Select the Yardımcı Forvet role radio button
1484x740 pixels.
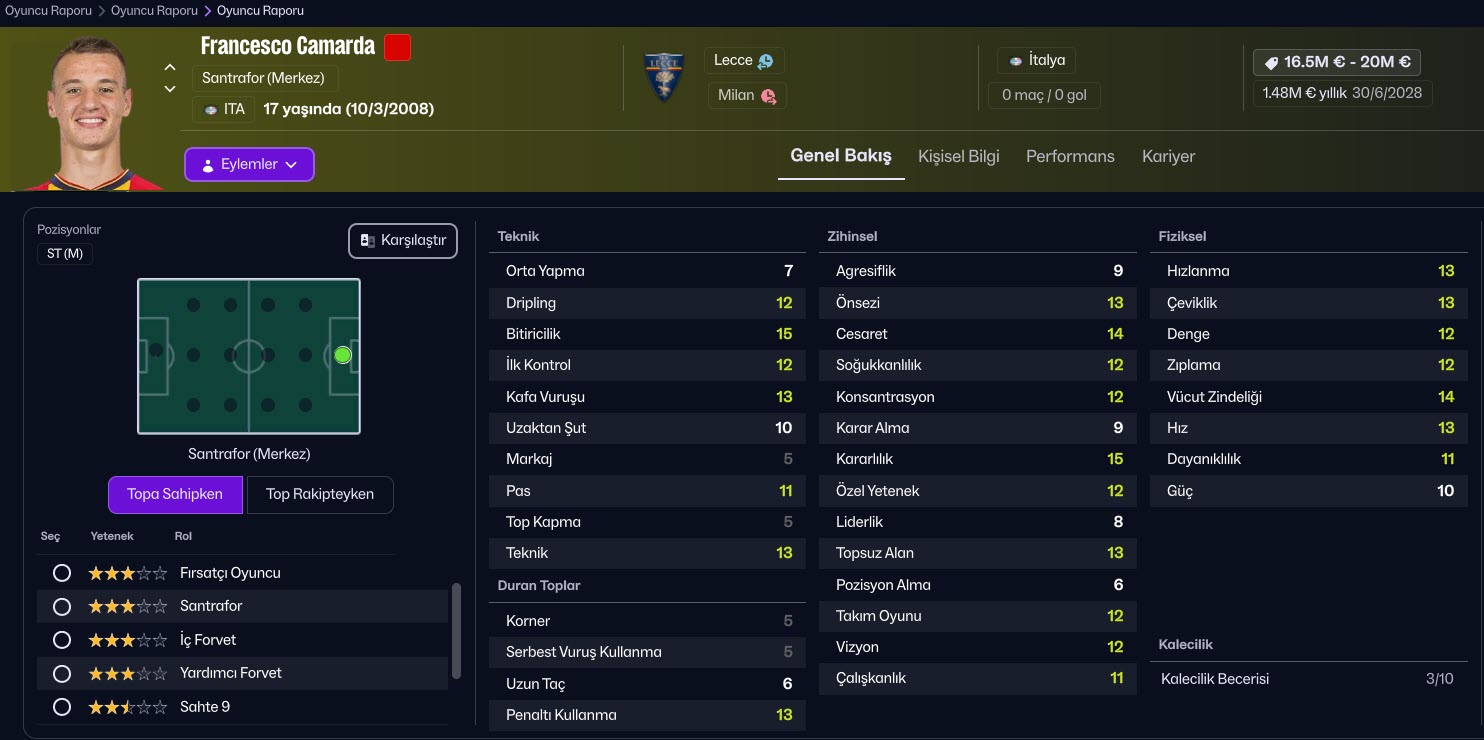tap(62, 673)
